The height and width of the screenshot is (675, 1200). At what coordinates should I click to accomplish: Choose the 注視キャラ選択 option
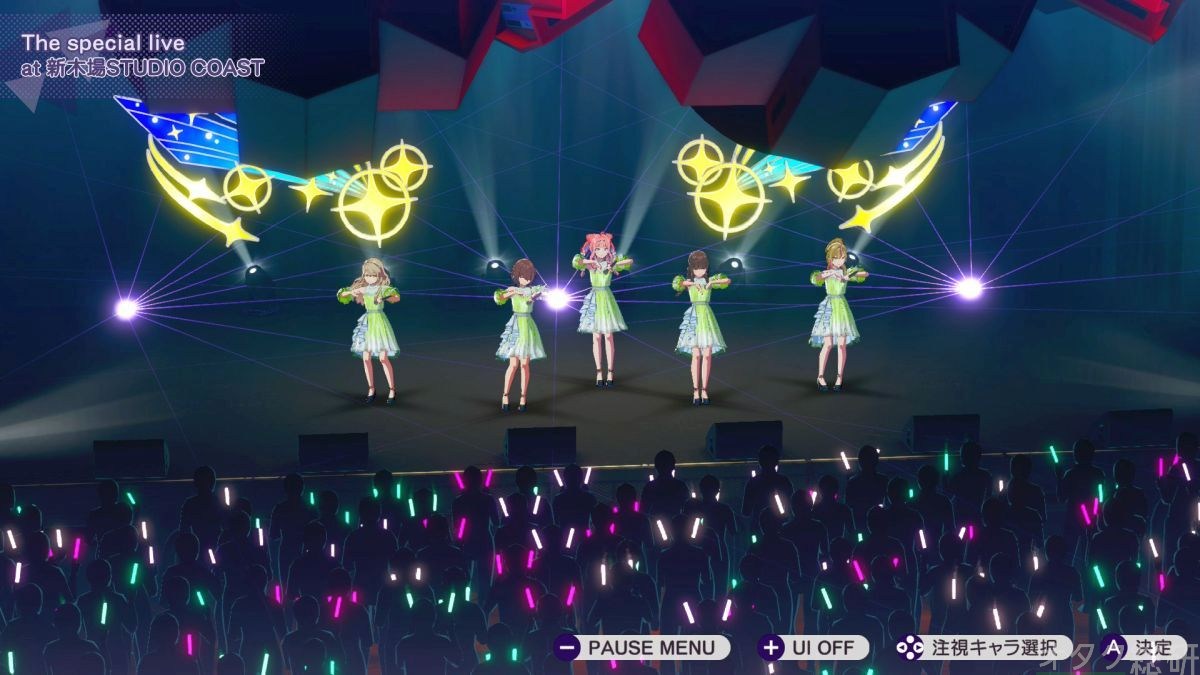pos(983,647)
